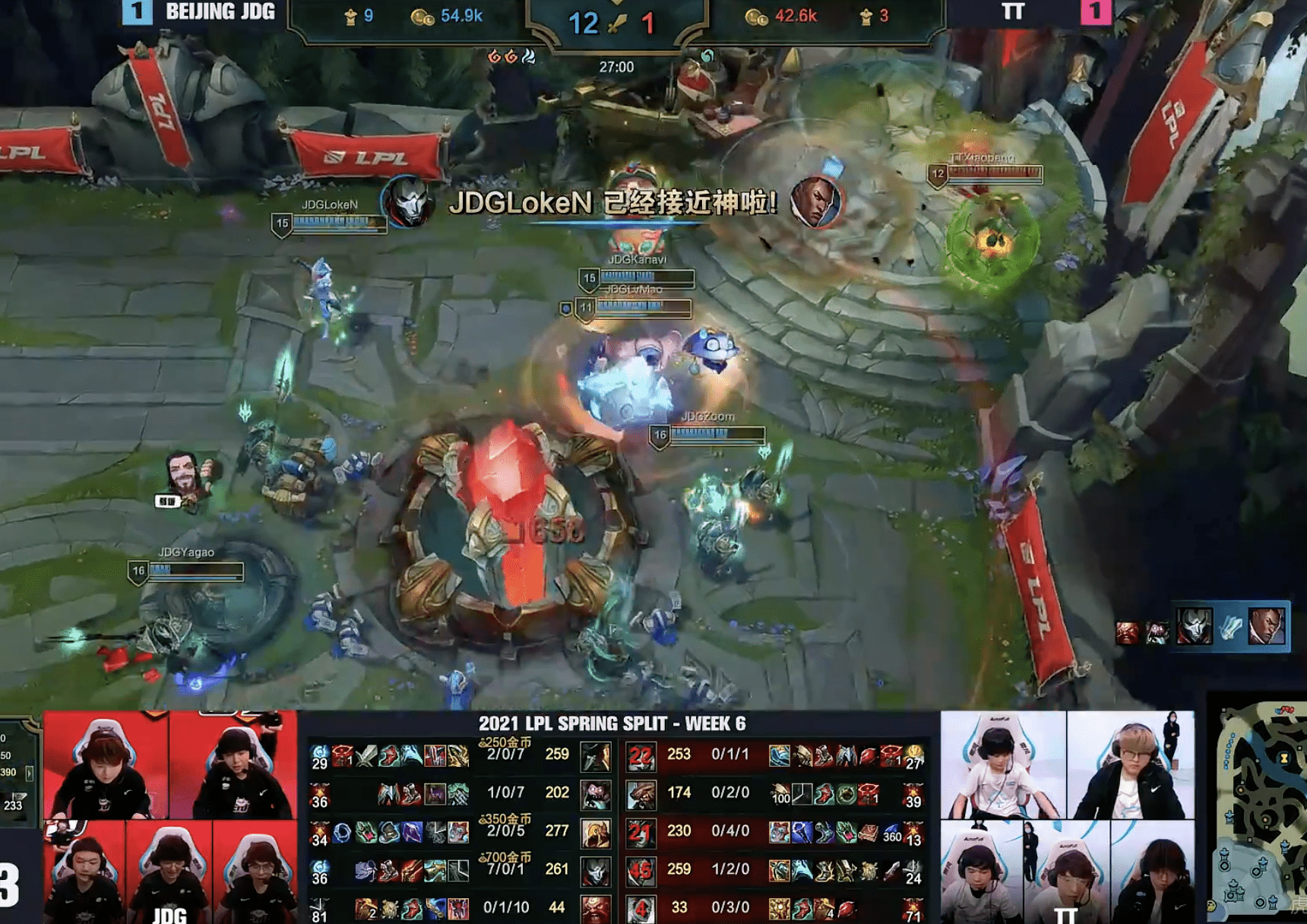
Task: Select Gragas's portrait in the bottom scoreboard
Action: pyautogui.click(x=595, y=908)
